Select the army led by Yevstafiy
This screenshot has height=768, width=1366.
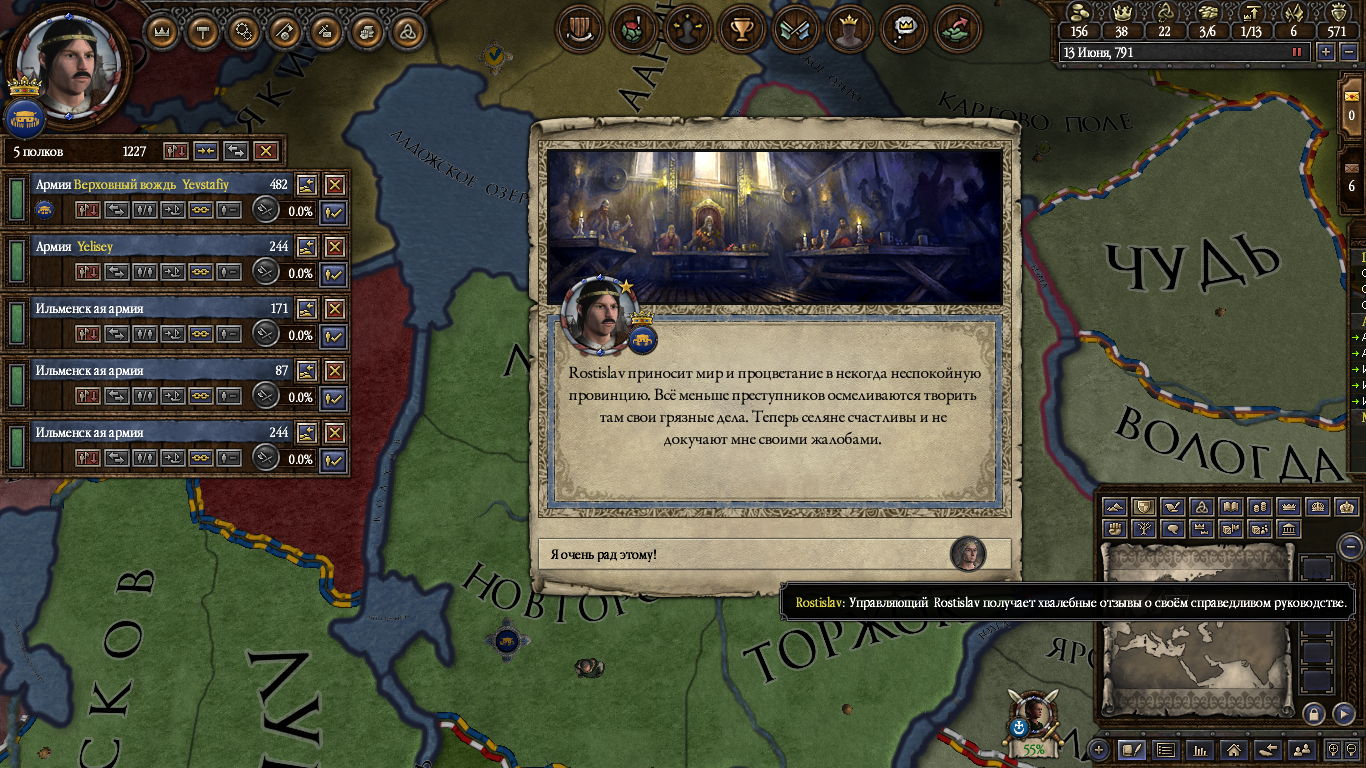point(150,185)
